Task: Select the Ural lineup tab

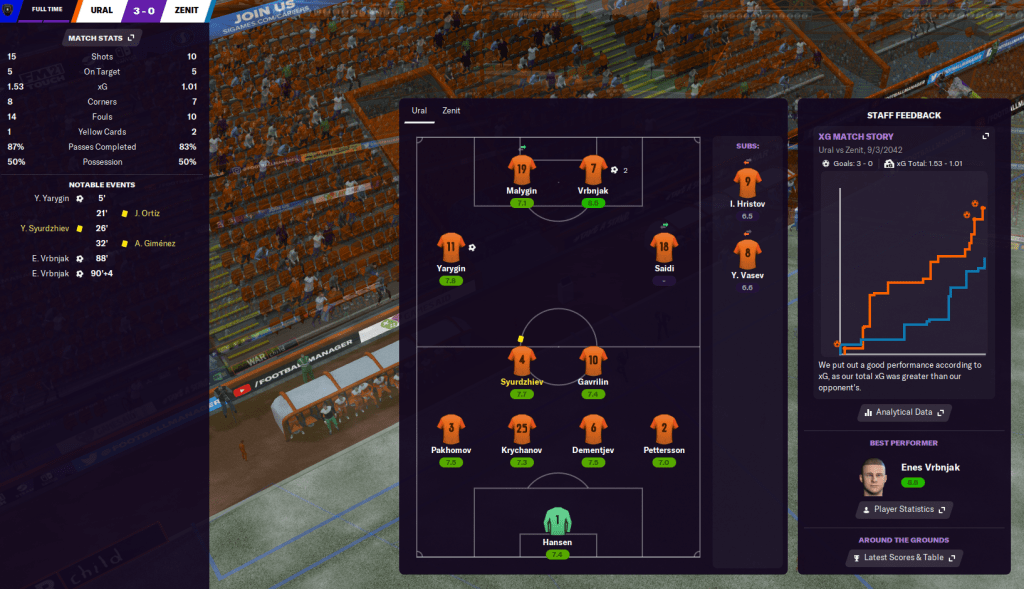Action: click(x=419, y=111)
